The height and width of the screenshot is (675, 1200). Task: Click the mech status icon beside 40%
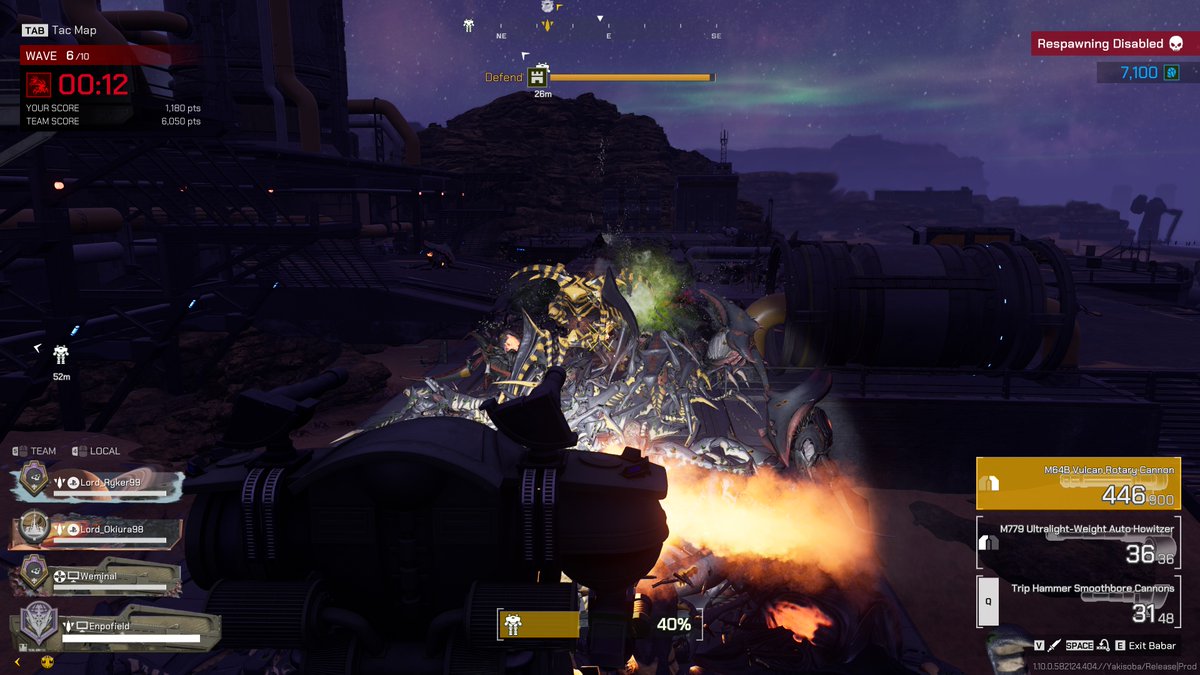click(513, 624)
